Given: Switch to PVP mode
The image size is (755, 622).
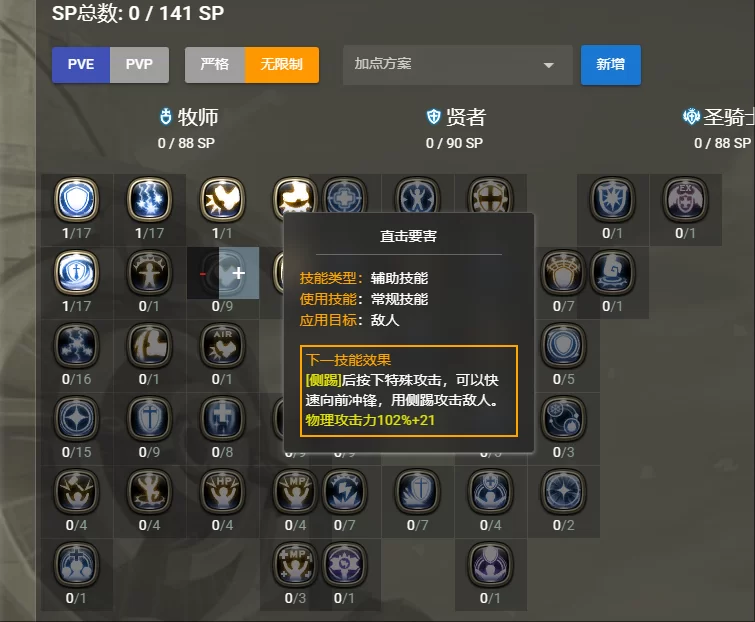Looking at the screenshot, I should (139, 65).
